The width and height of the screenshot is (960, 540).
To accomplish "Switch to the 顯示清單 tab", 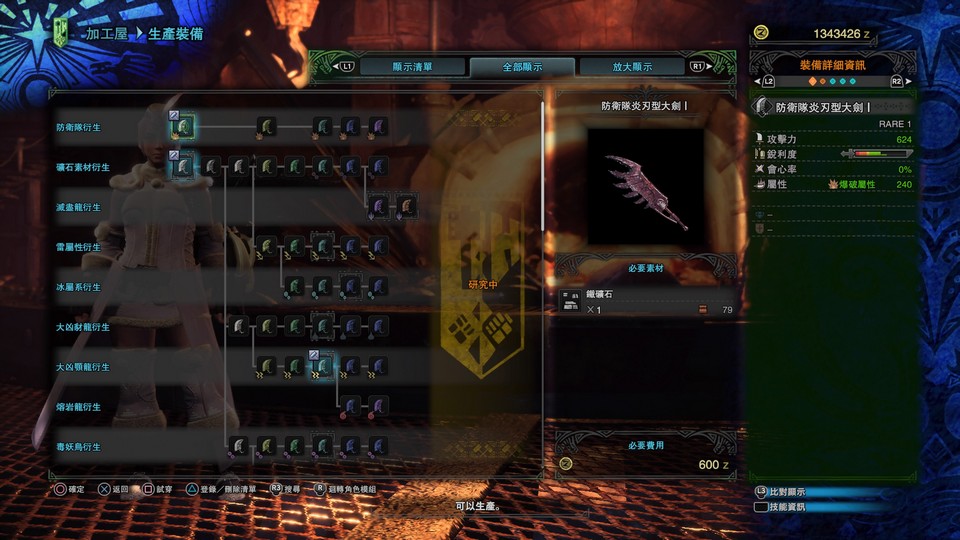I will point(411,67).
